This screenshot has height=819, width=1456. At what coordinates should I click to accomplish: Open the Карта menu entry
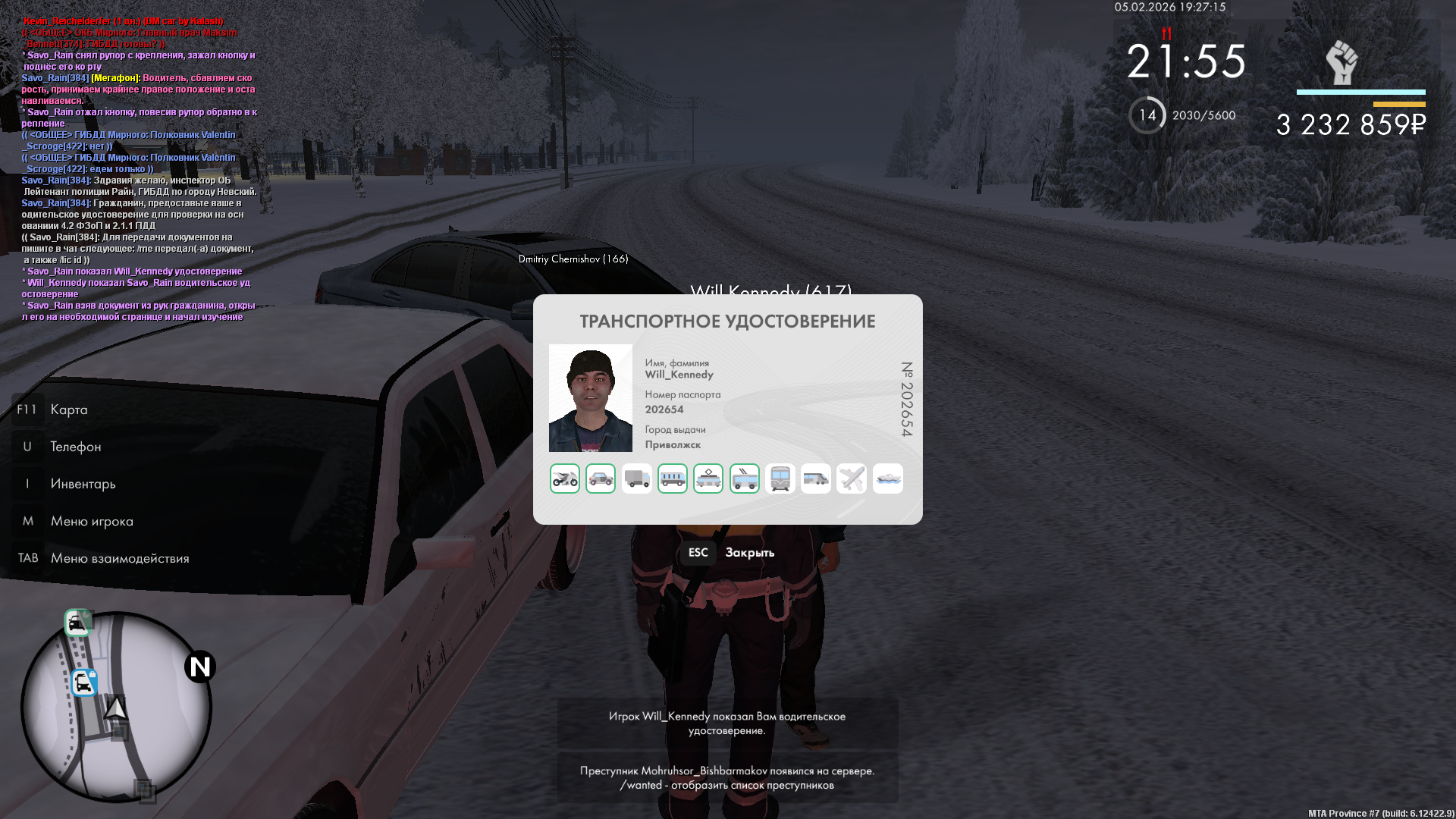68,409
